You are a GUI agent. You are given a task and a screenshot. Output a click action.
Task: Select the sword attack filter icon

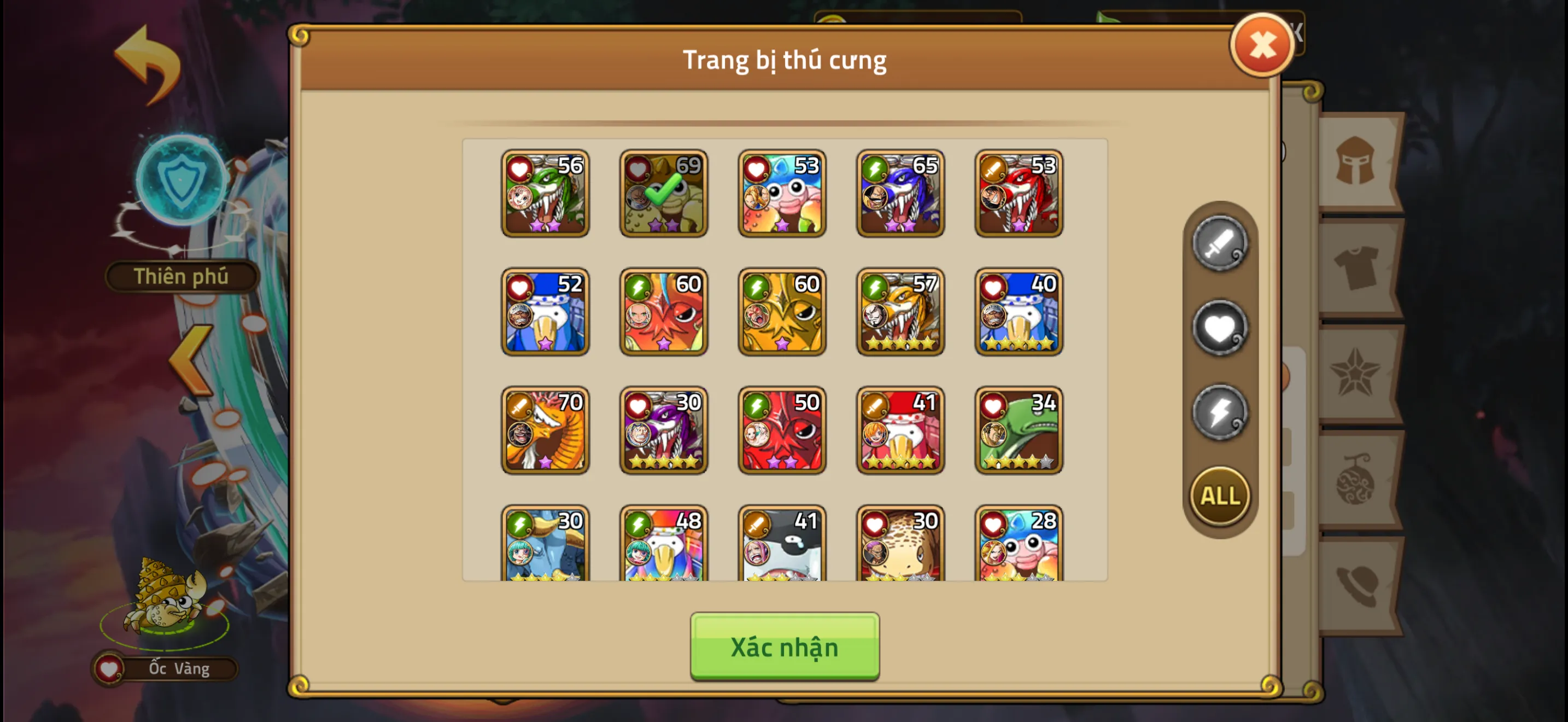point(1221,242)
